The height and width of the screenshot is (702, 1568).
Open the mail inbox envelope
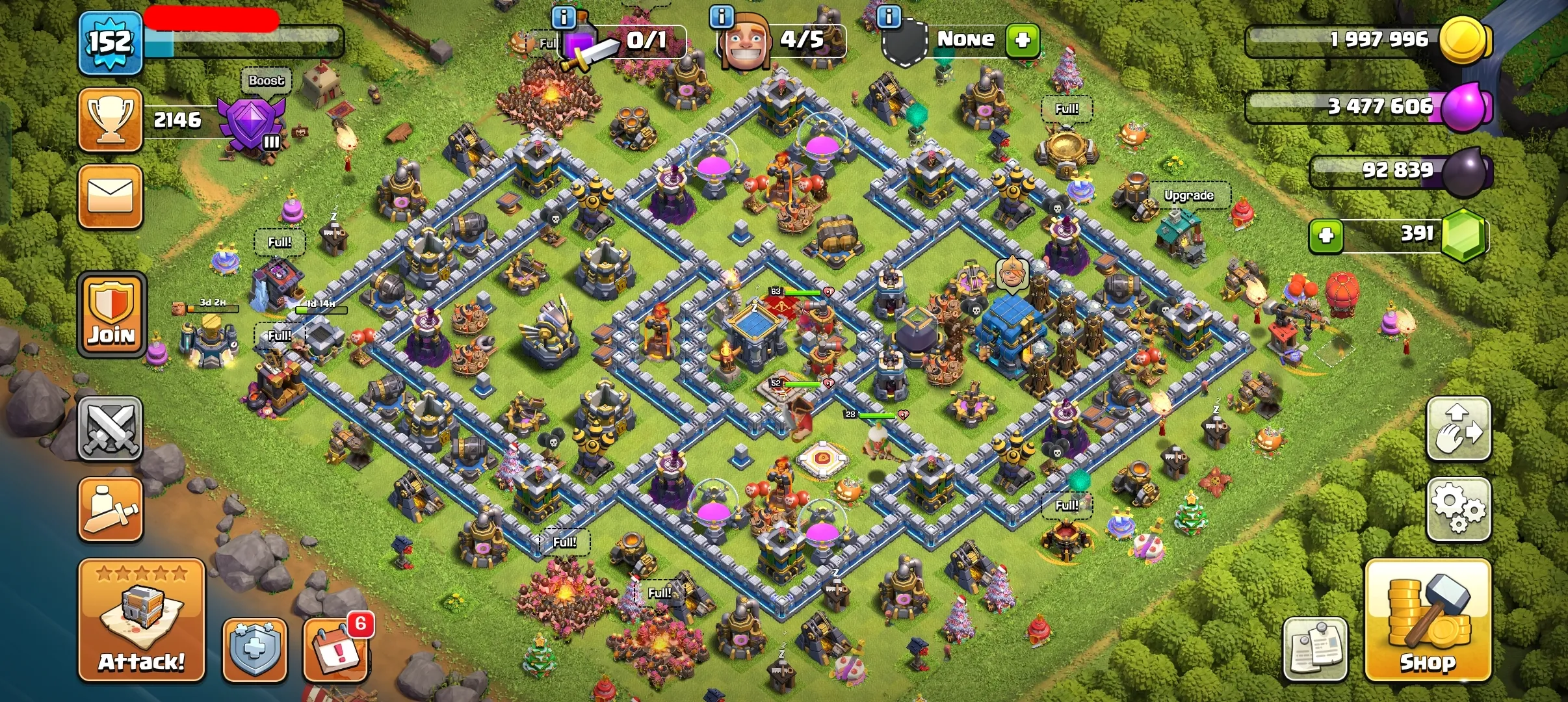click(x=111, y=197)
